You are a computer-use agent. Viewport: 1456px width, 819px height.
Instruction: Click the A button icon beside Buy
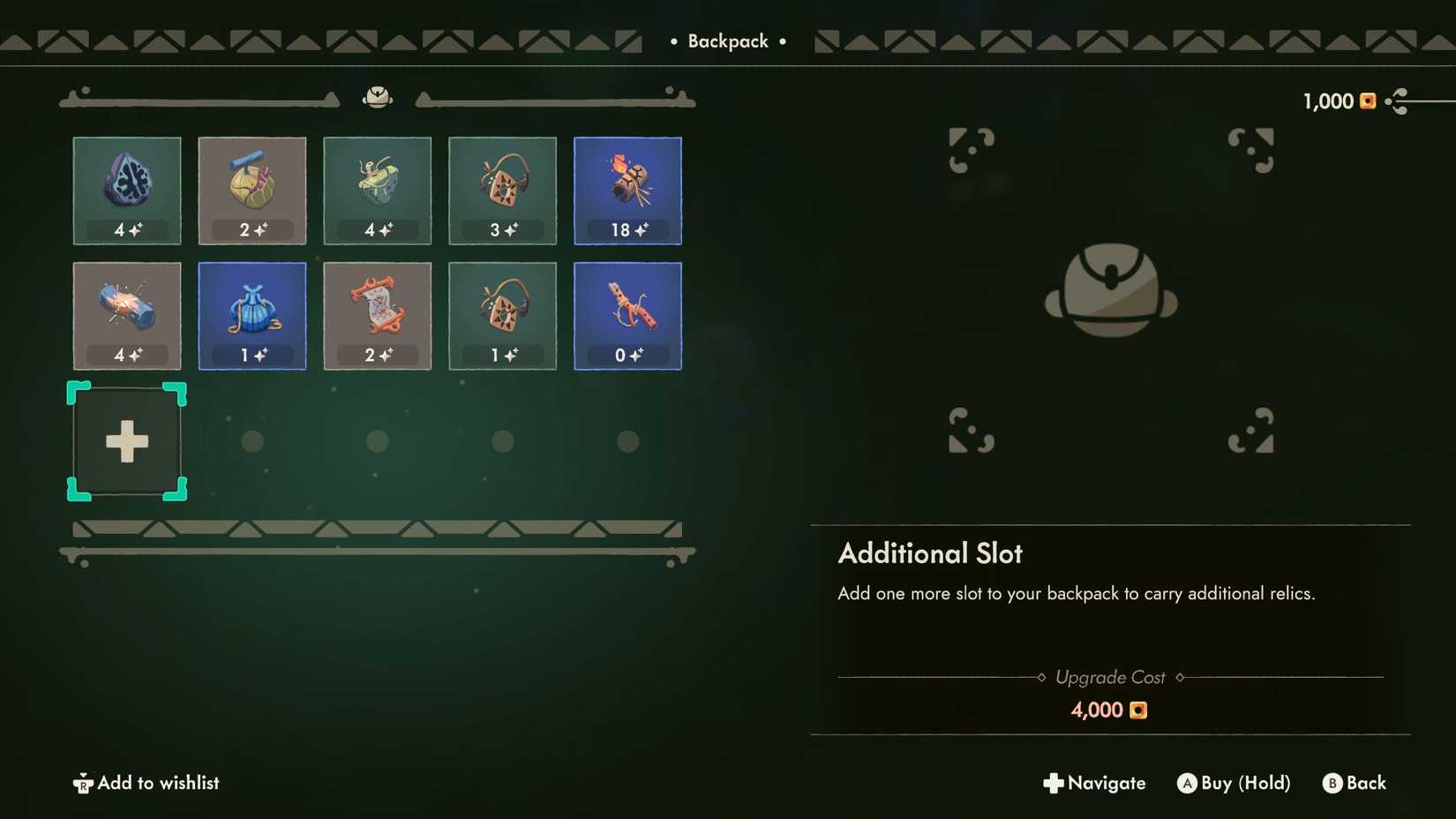1189,783
